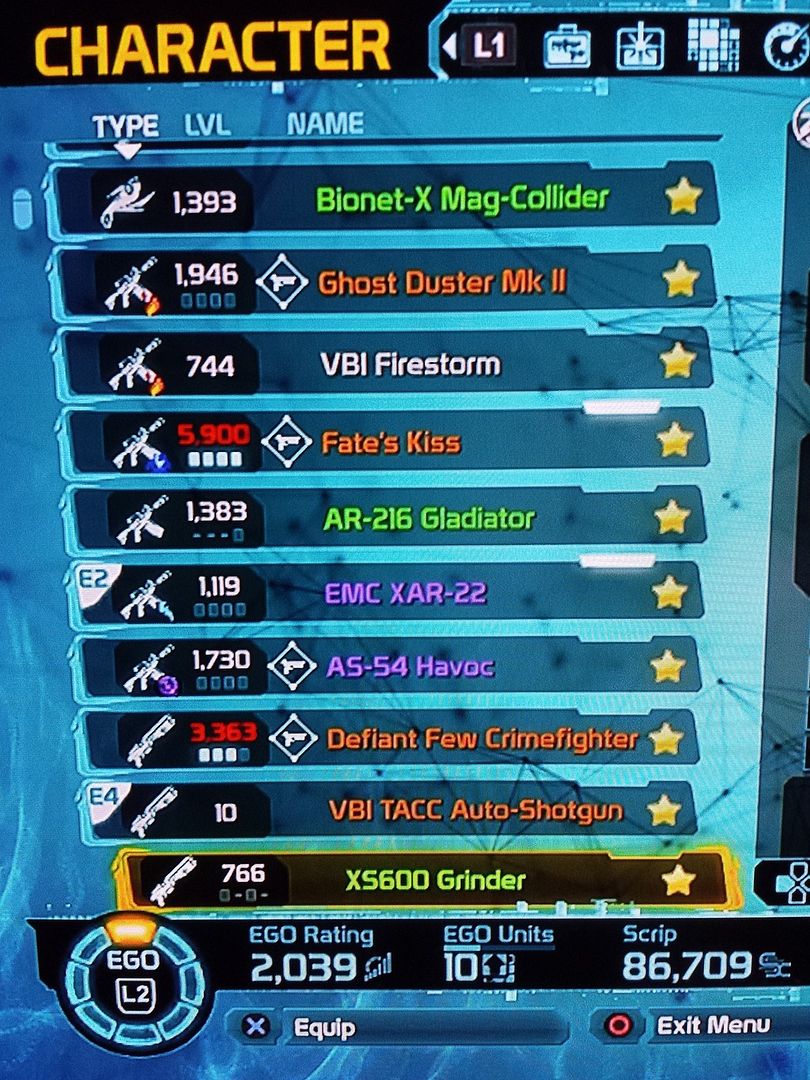Select the Fate's Kiss weapon row
The image size is (810, 1080).
[x=391, y=441]
